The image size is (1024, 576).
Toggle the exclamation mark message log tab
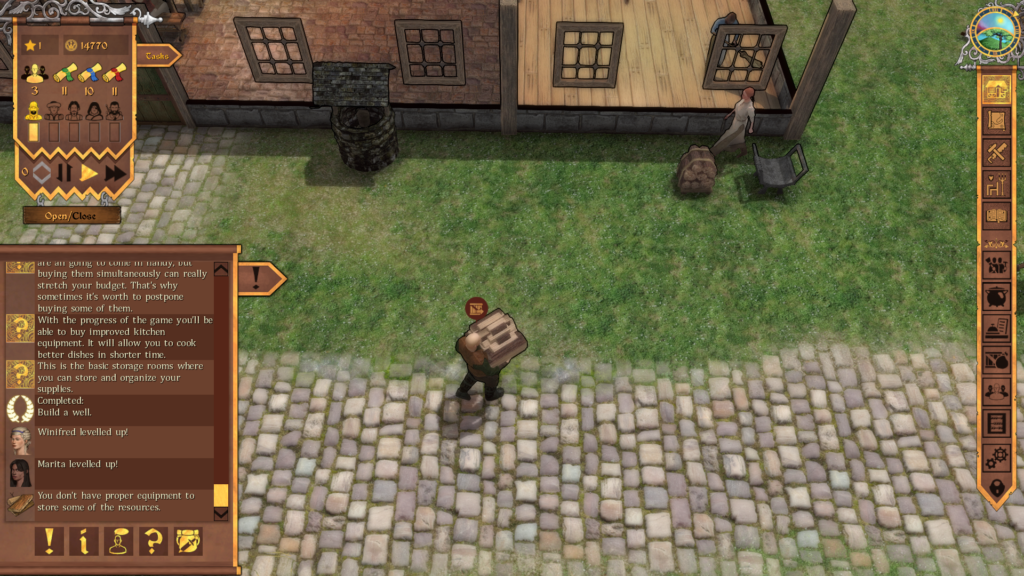pyautogui.click(x=258, y=278)
